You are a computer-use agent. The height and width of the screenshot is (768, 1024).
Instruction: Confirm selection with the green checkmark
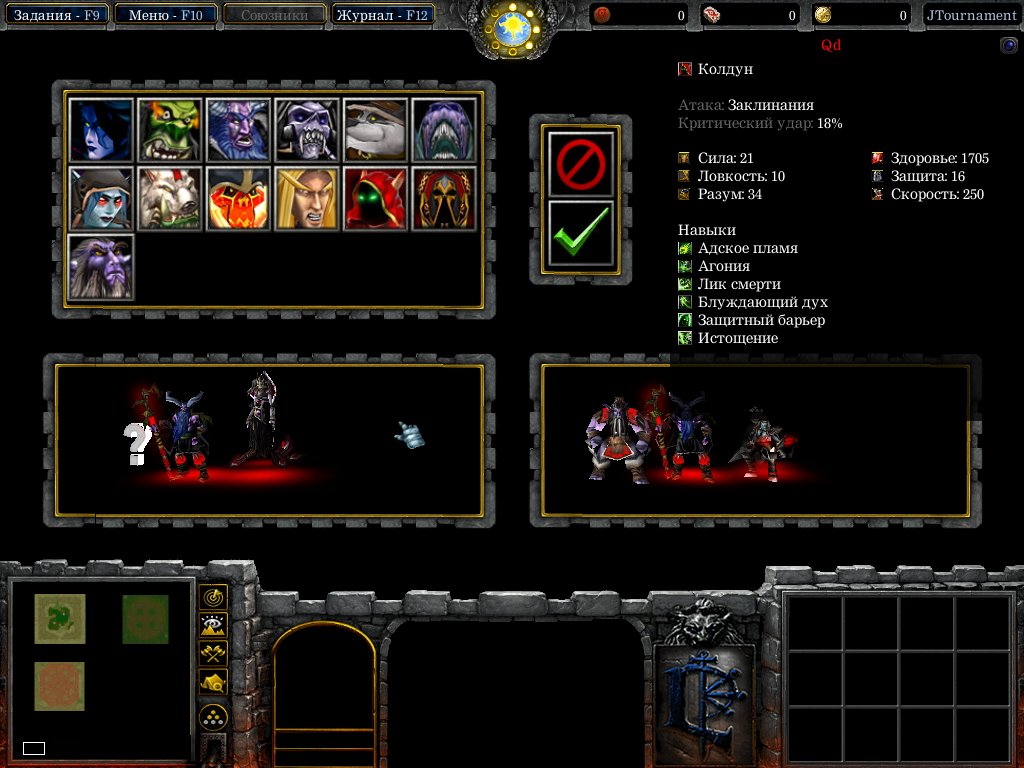point(580,236)
